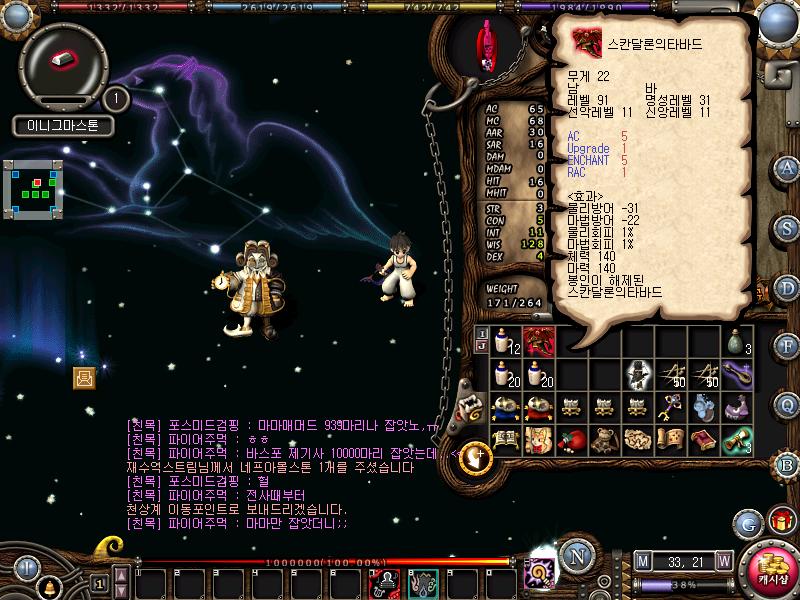The width and height of the screenshot is (800, 600).
Task: Open the mail envelope notification
Action: coord(84,377)
